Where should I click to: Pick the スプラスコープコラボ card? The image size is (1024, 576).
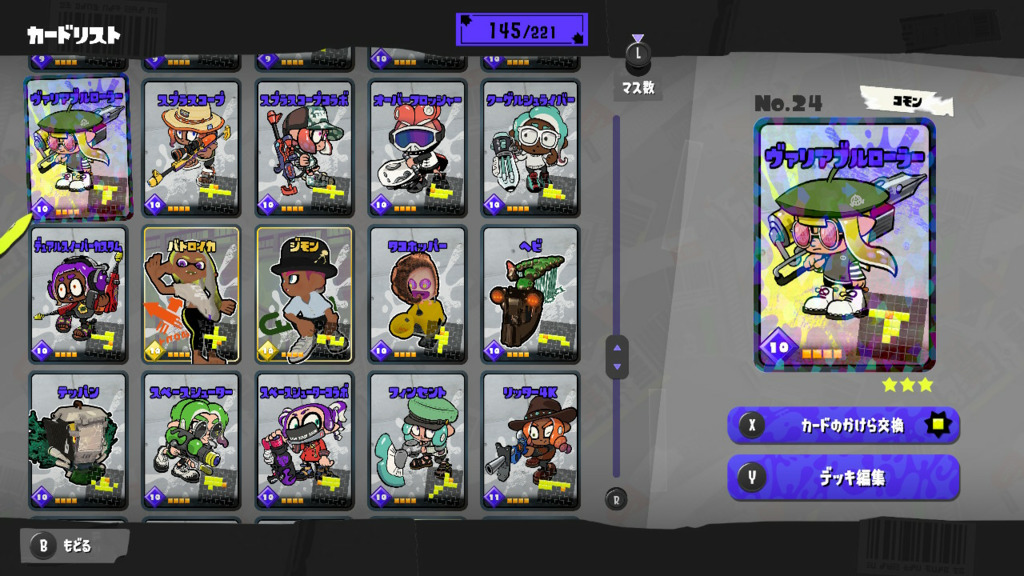[305, 148]
